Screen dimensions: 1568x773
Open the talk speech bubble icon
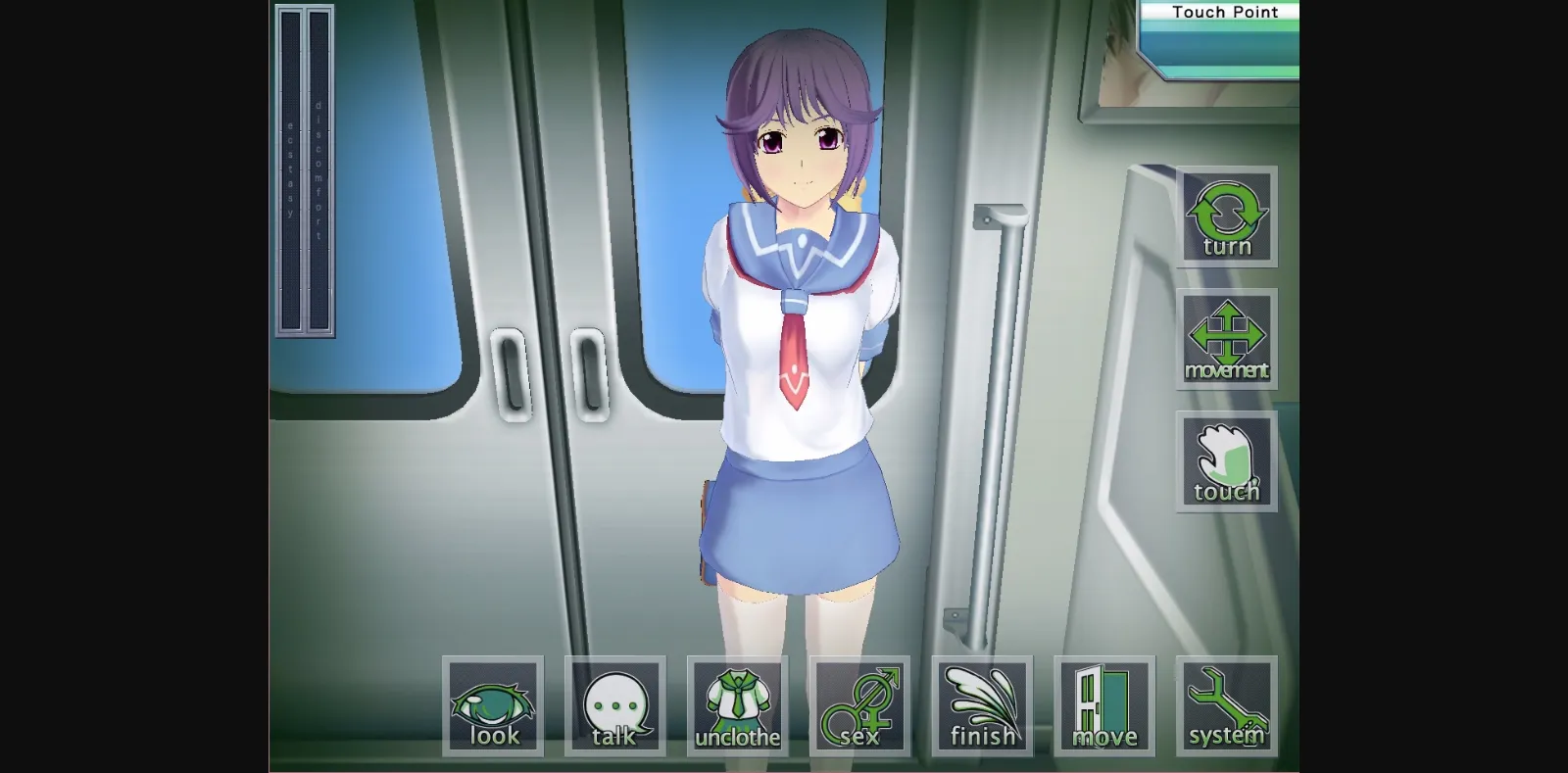pos(614,701)
